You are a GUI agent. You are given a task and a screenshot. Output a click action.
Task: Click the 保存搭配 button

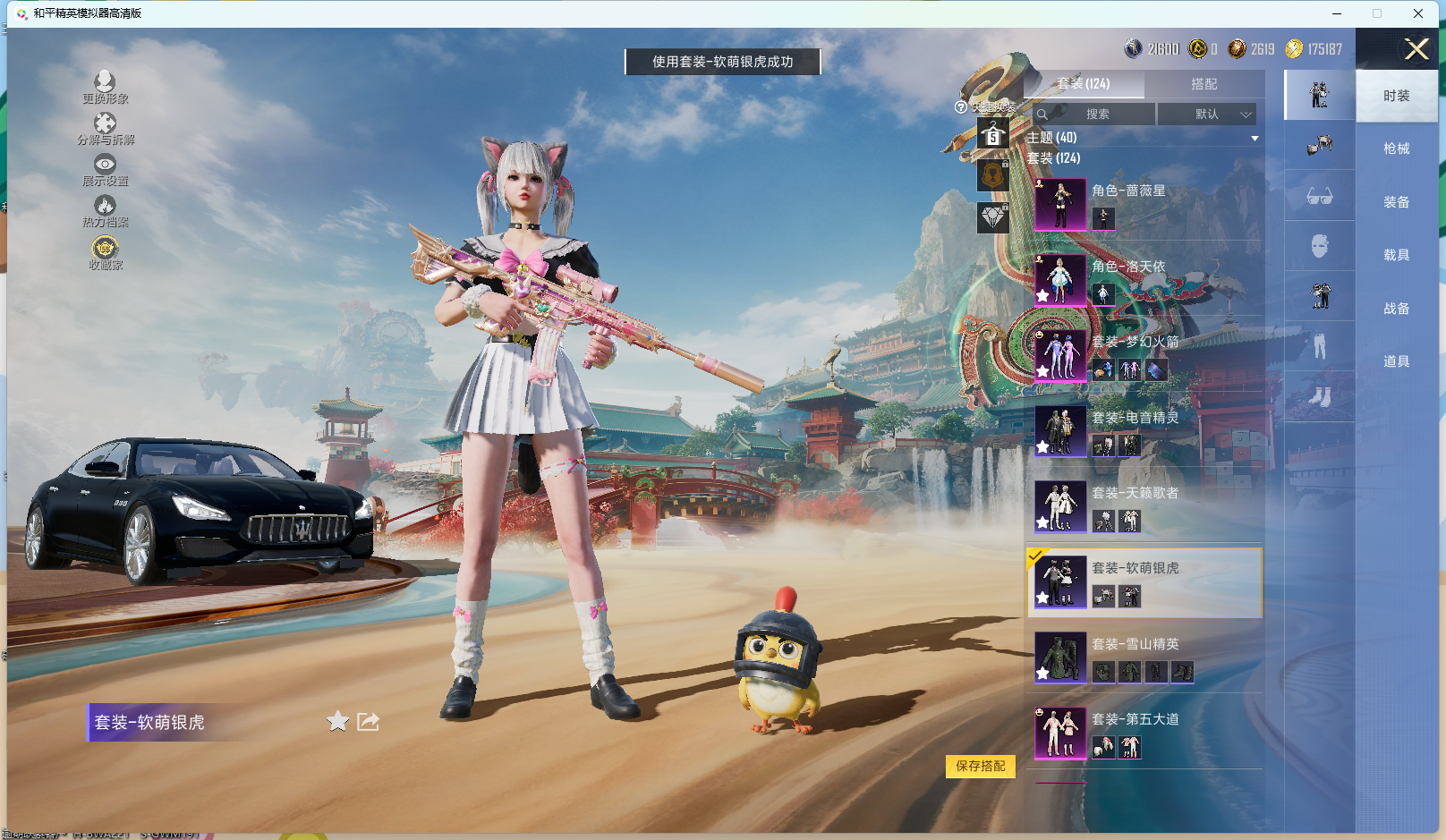[980, 767]
